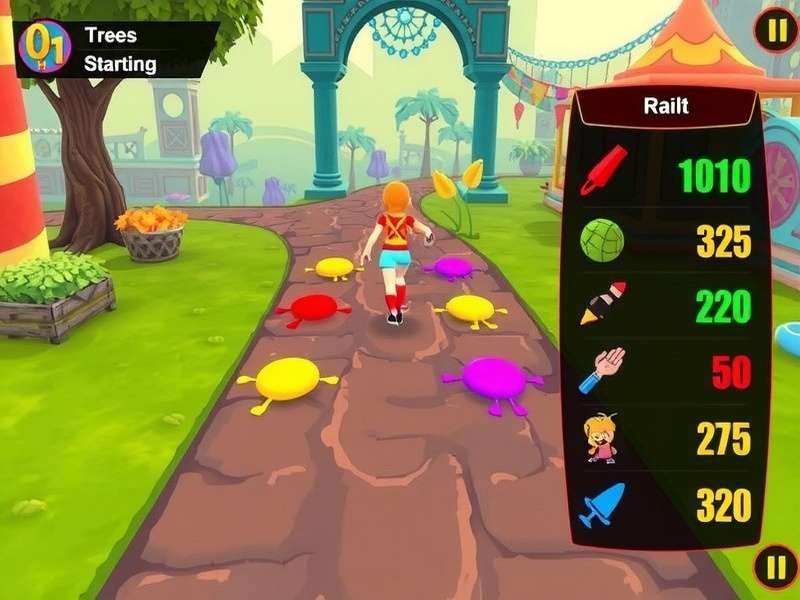
Task: Choose the blonde kid character icon
Action: [x=601, y=437]
